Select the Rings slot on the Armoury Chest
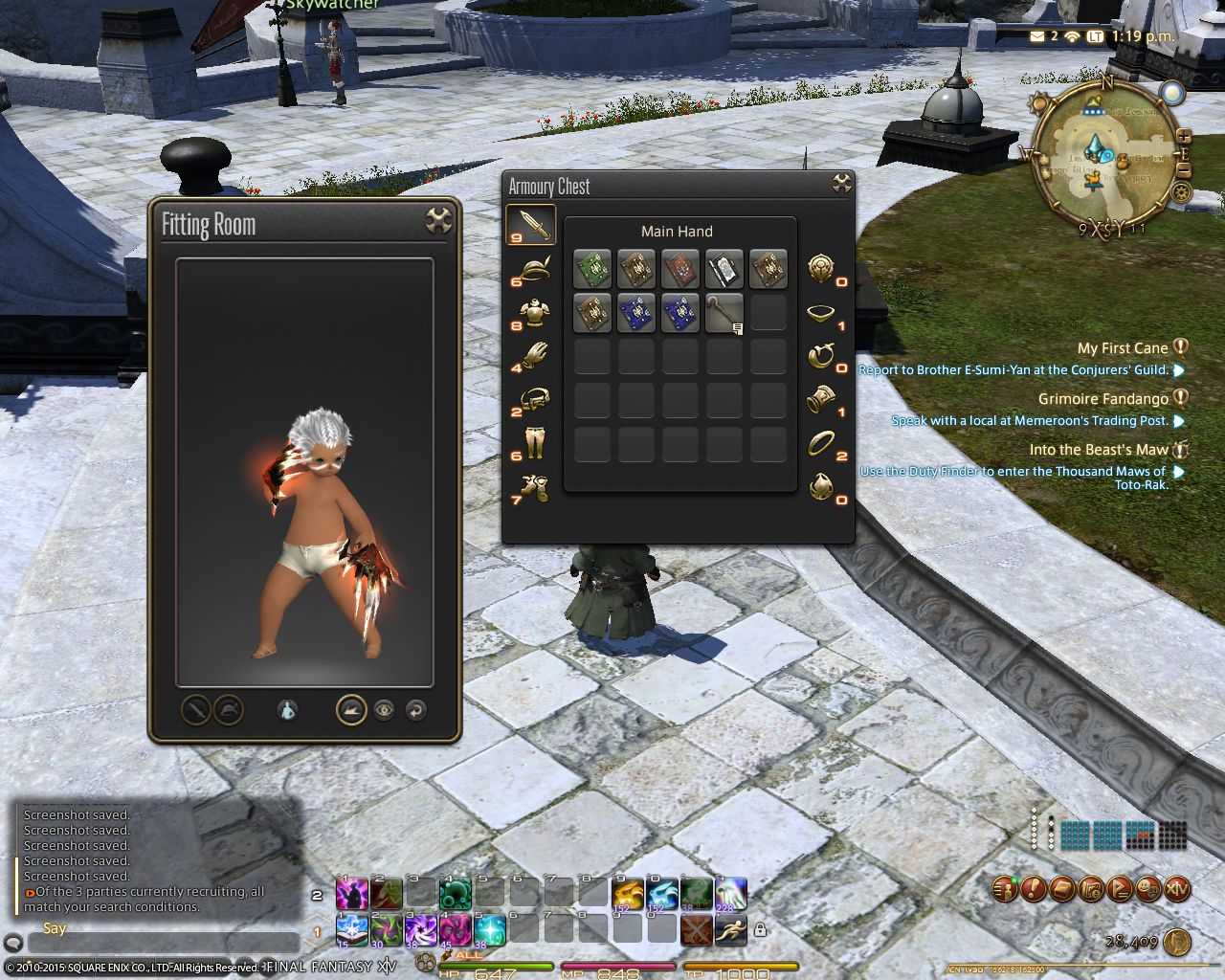Viewport: 1225px width, 980px height. [x=821, y=443]
